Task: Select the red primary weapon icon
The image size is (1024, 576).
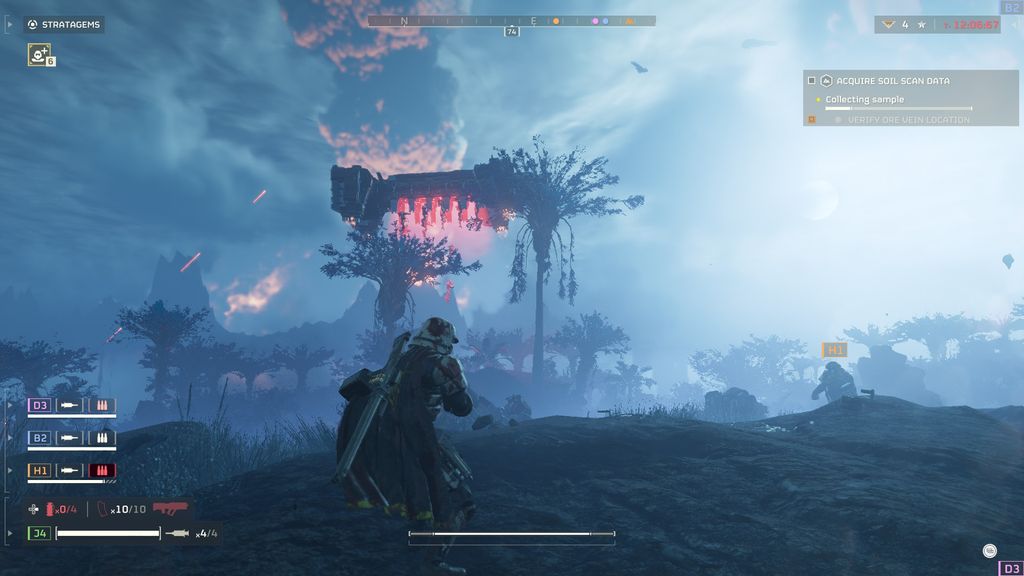Action: tap(171, 508)
